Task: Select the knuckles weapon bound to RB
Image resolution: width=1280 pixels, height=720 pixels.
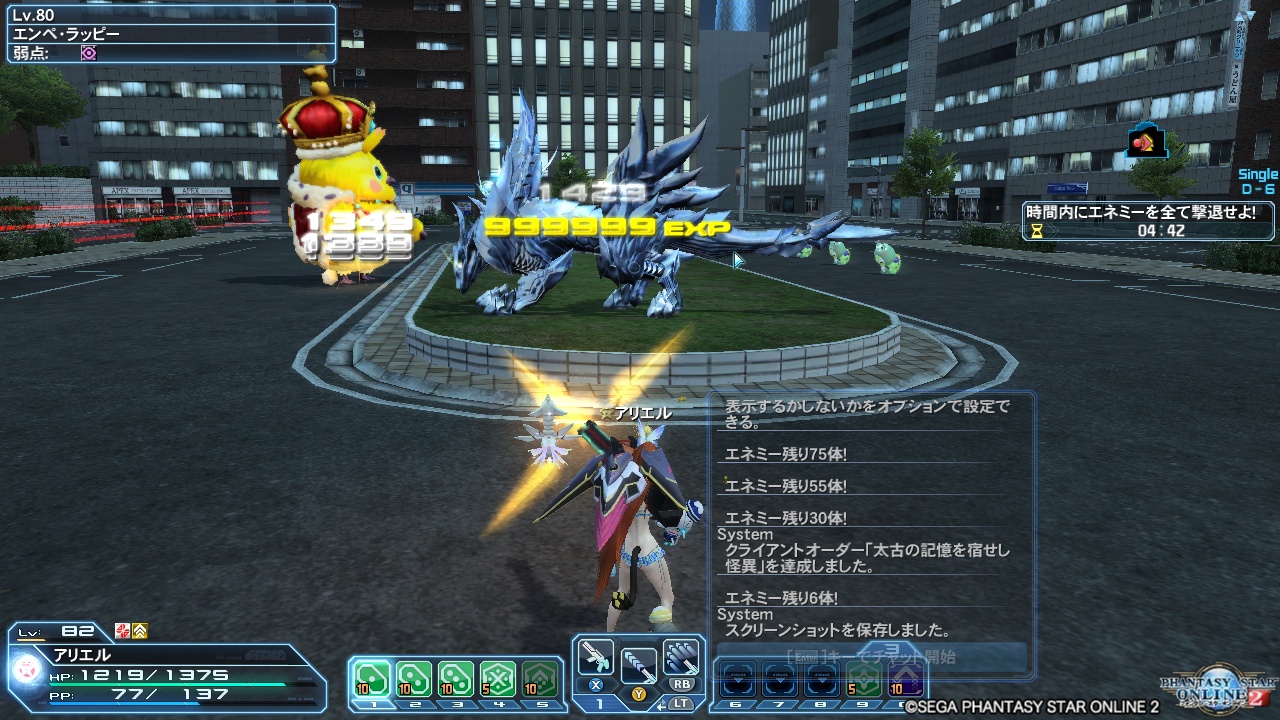Action: pos(679,656)
